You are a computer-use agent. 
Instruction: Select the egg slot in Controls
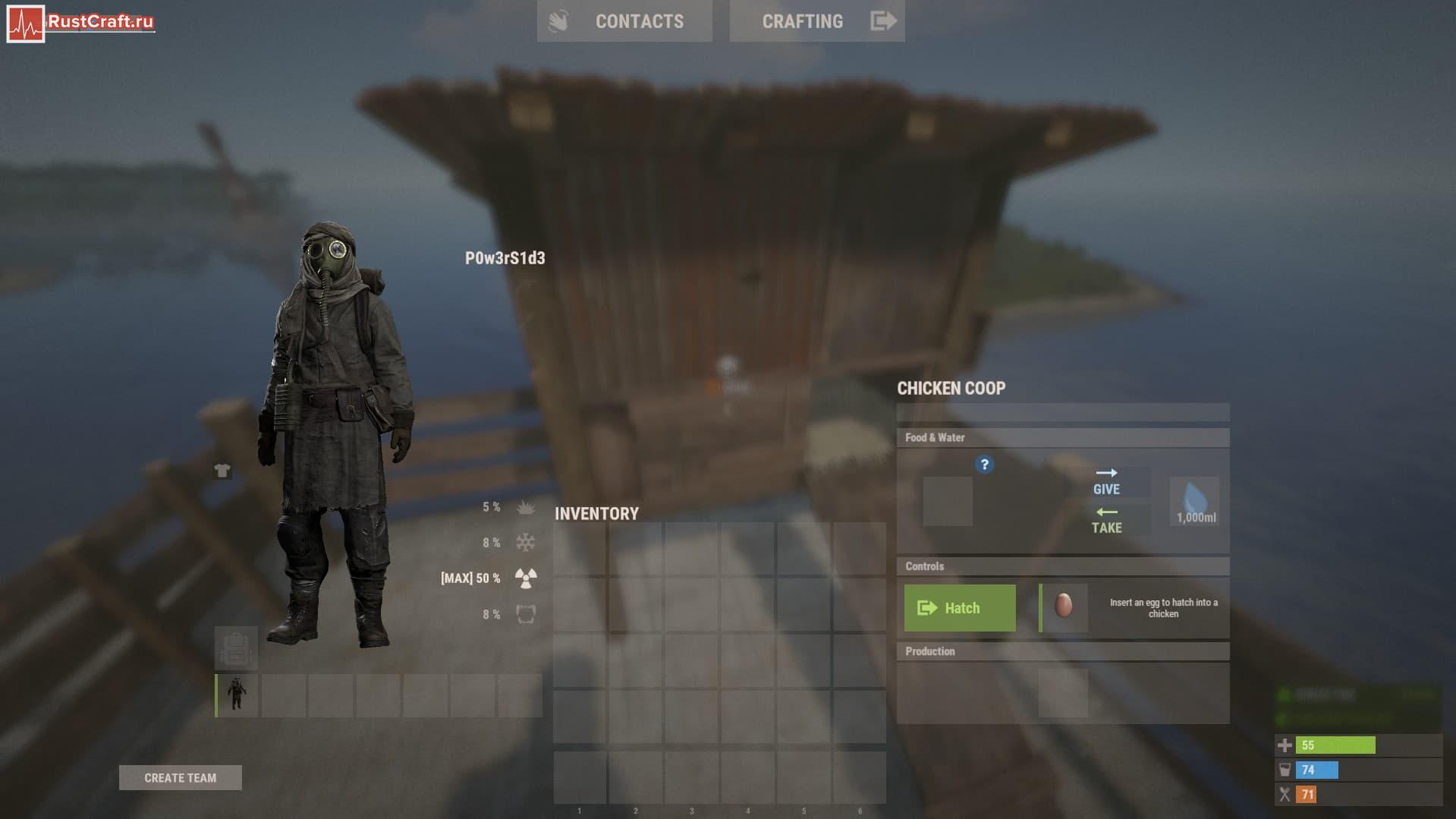pos(1064,607)
